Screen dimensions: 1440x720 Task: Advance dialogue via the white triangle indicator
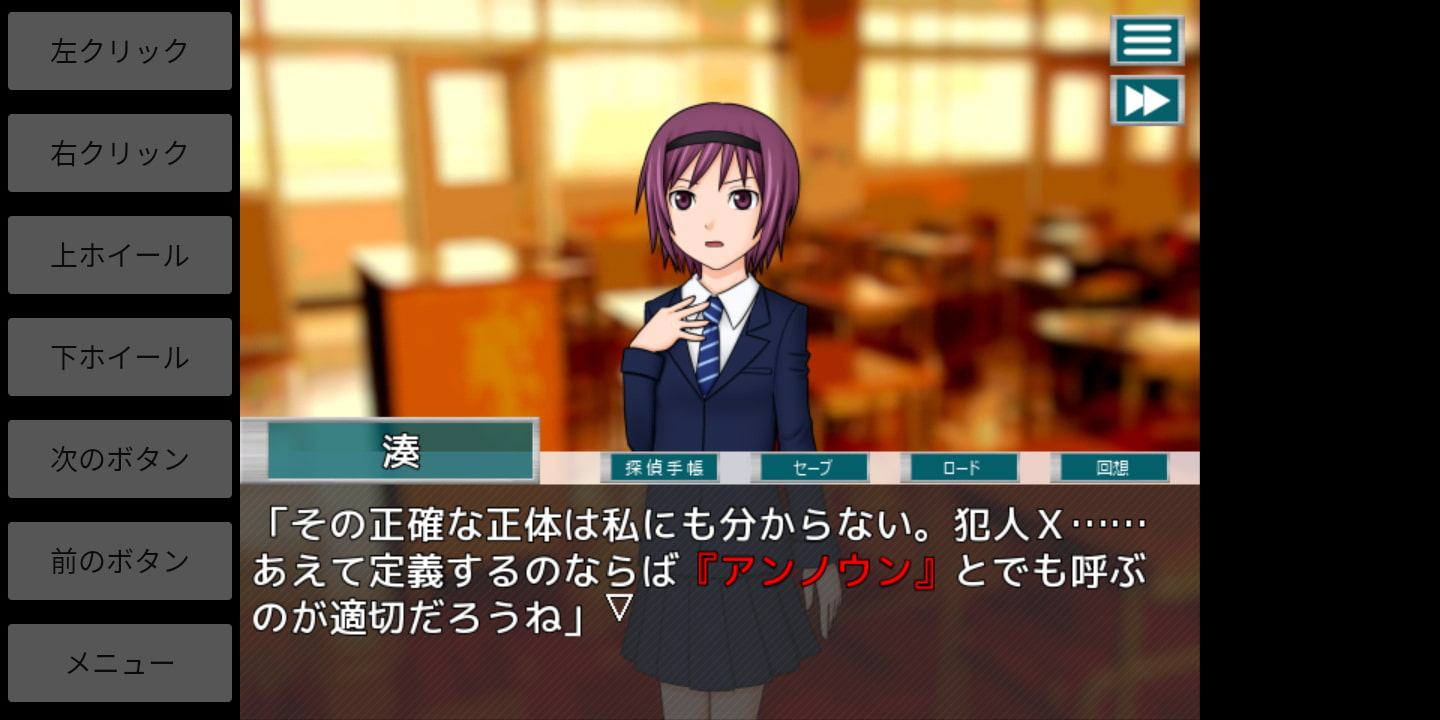point(620,607)
